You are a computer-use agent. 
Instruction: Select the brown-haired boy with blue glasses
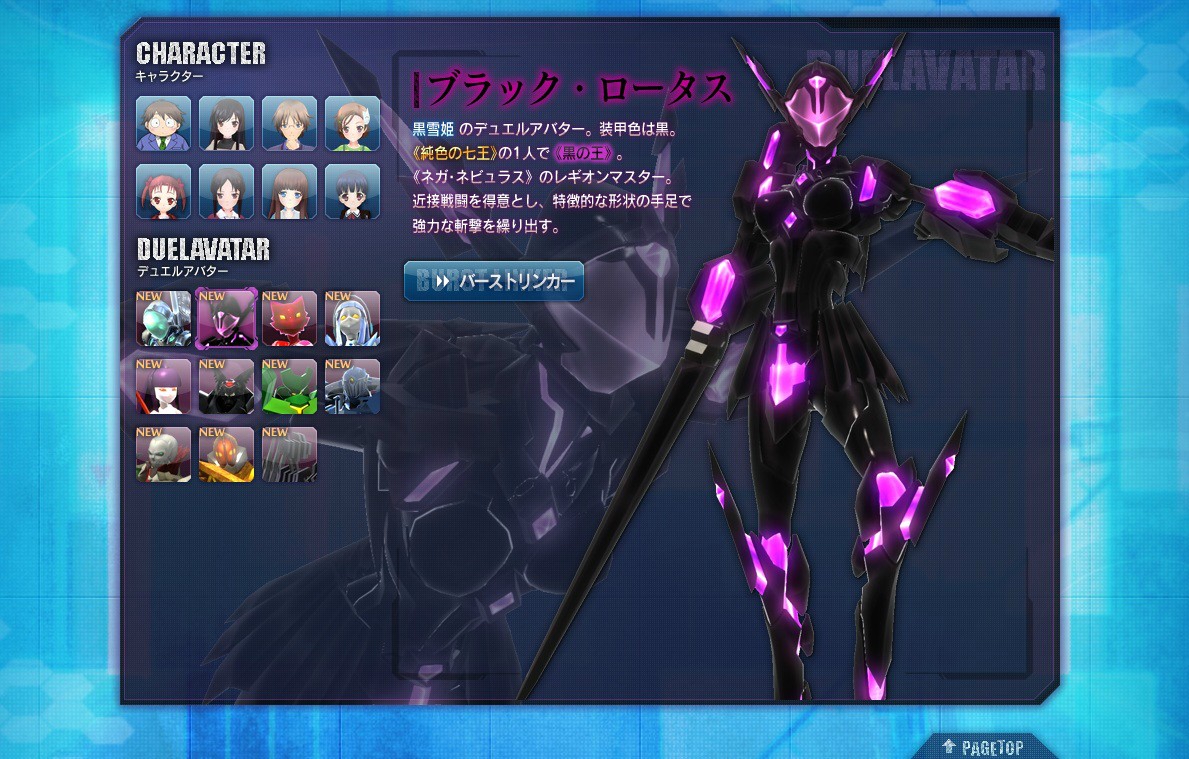click(289, 123)
